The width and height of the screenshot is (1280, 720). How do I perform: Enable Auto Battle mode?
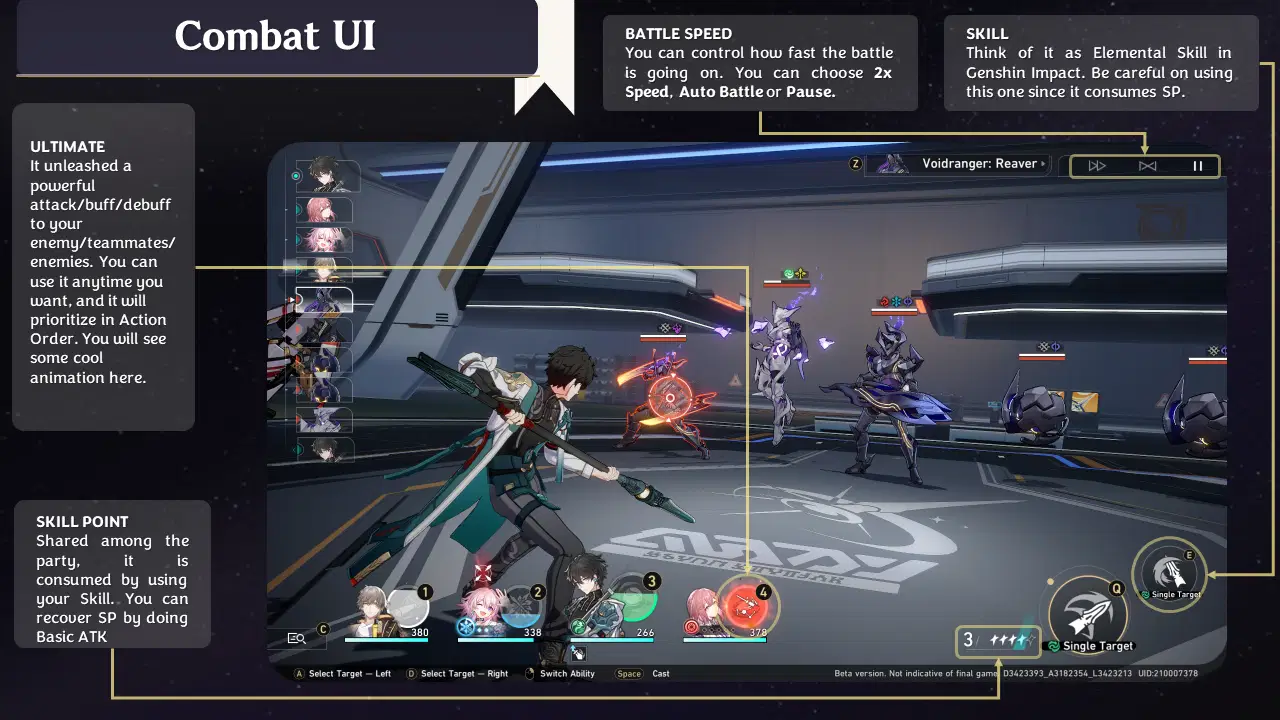click(1147, 166)
